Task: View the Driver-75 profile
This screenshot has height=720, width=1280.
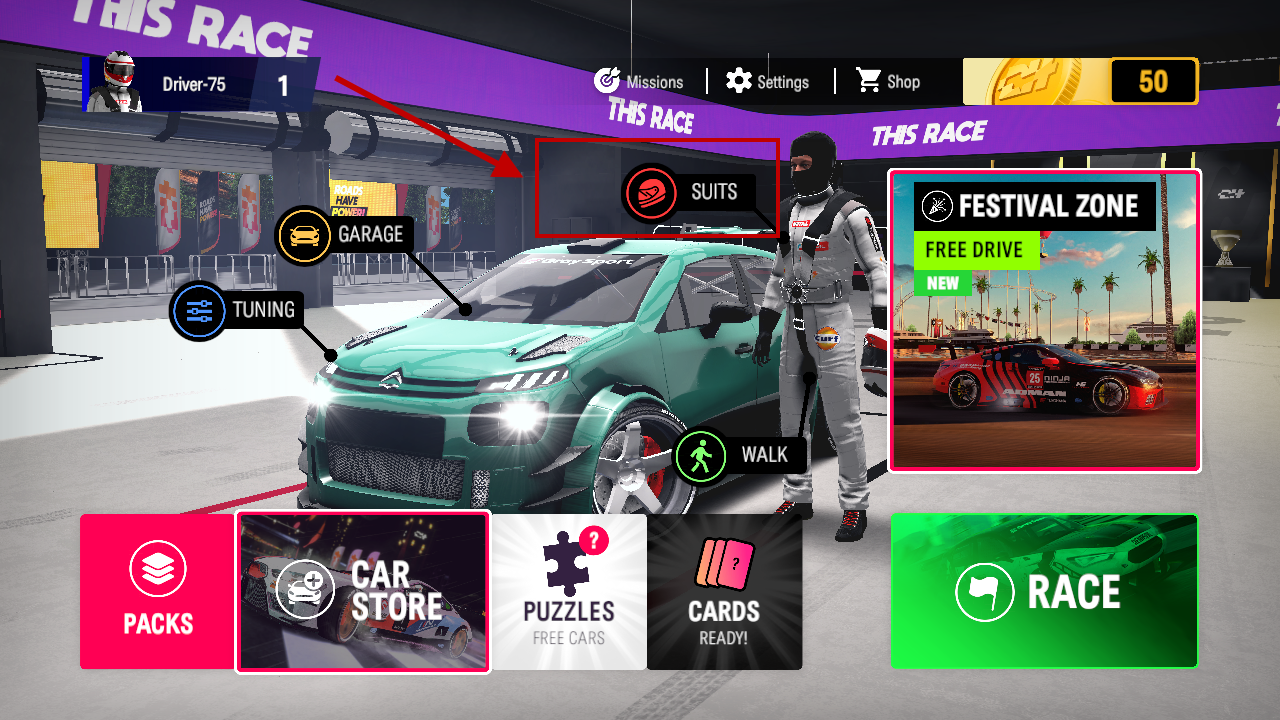Action: (200, 84)
